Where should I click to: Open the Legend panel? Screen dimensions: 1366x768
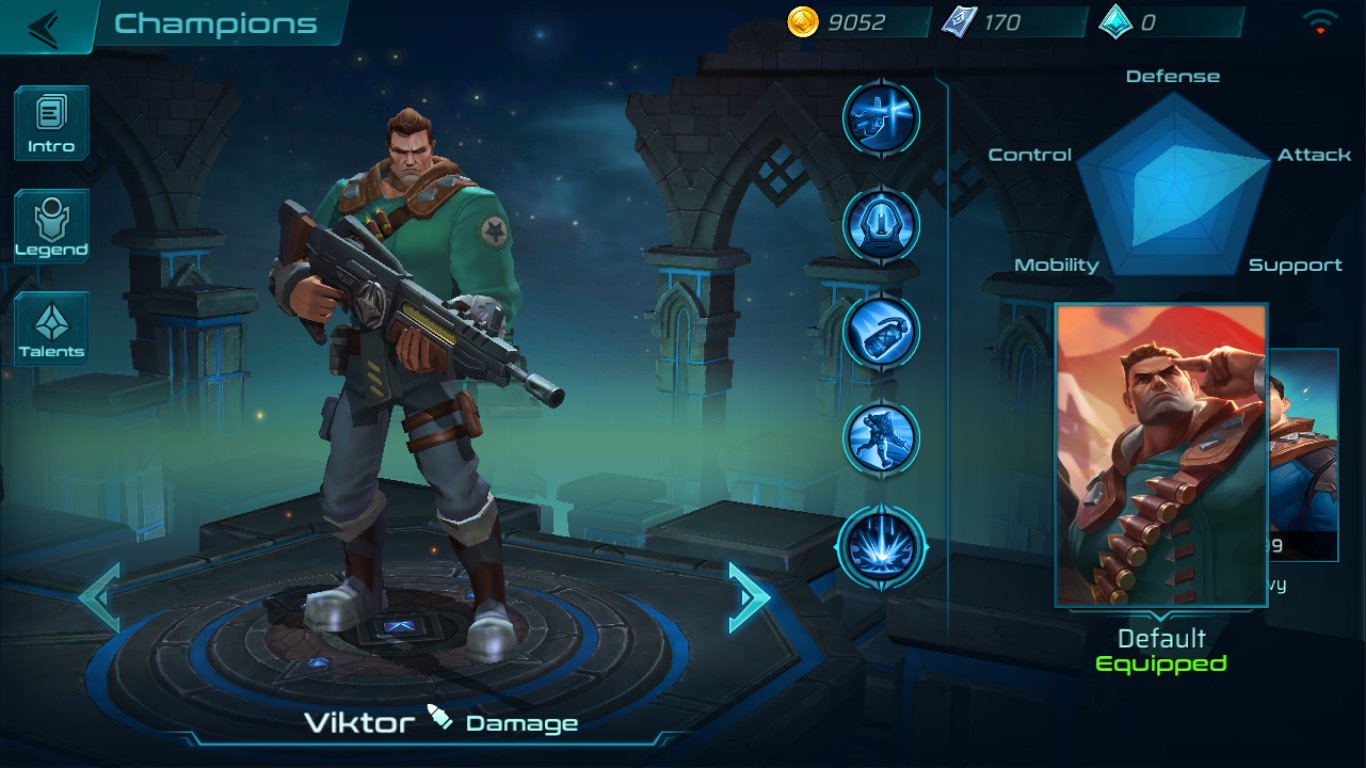pyautogui.click(x=51, y=225)
